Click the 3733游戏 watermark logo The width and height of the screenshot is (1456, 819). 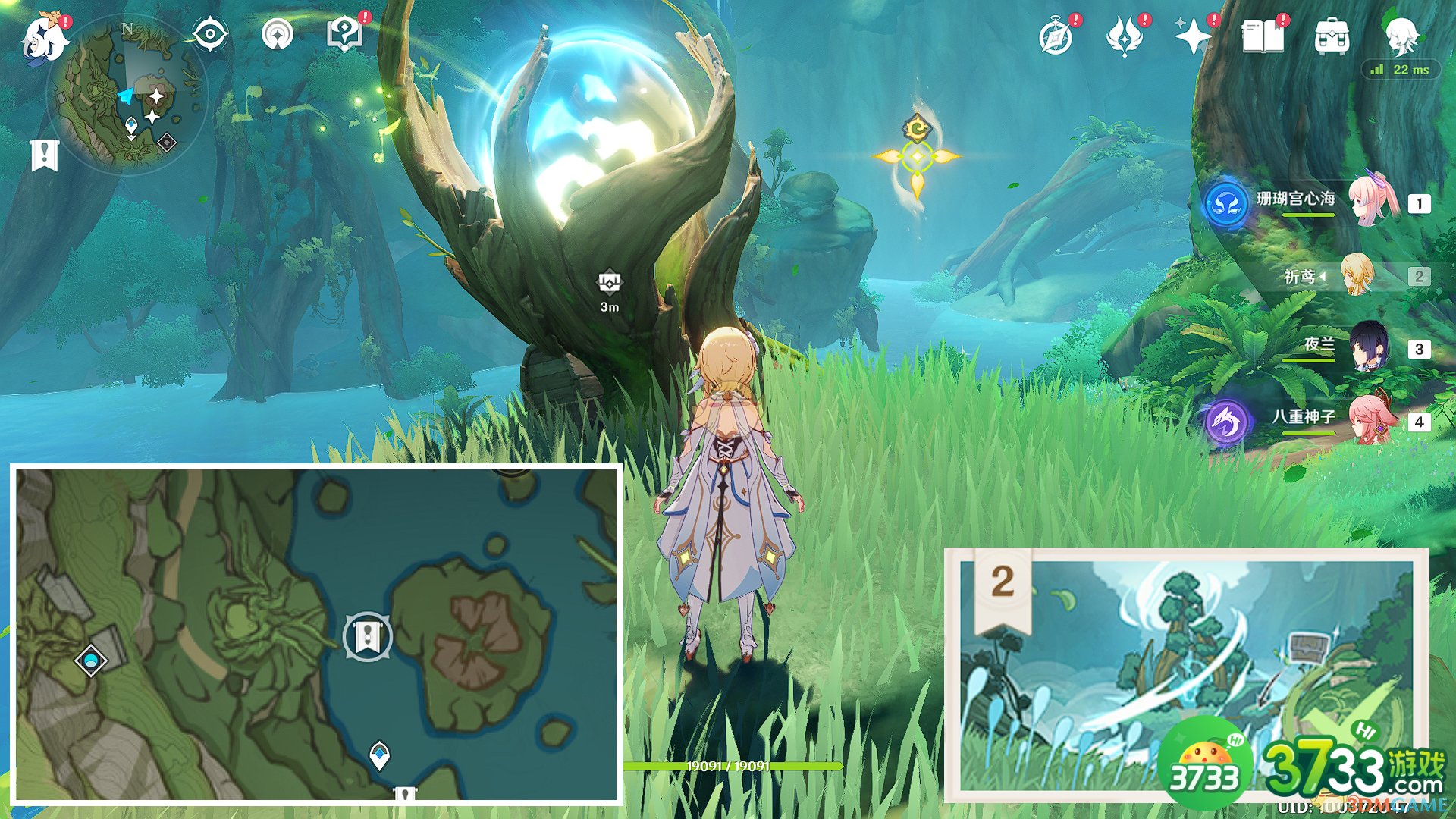(x=1304, y=766)
